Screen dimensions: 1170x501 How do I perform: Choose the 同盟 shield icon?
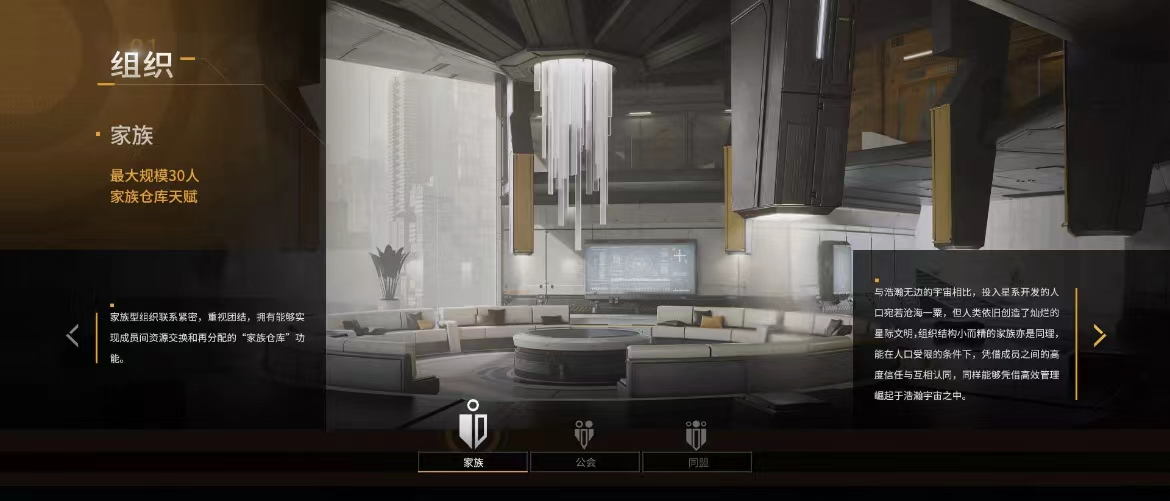pos(697,433)
